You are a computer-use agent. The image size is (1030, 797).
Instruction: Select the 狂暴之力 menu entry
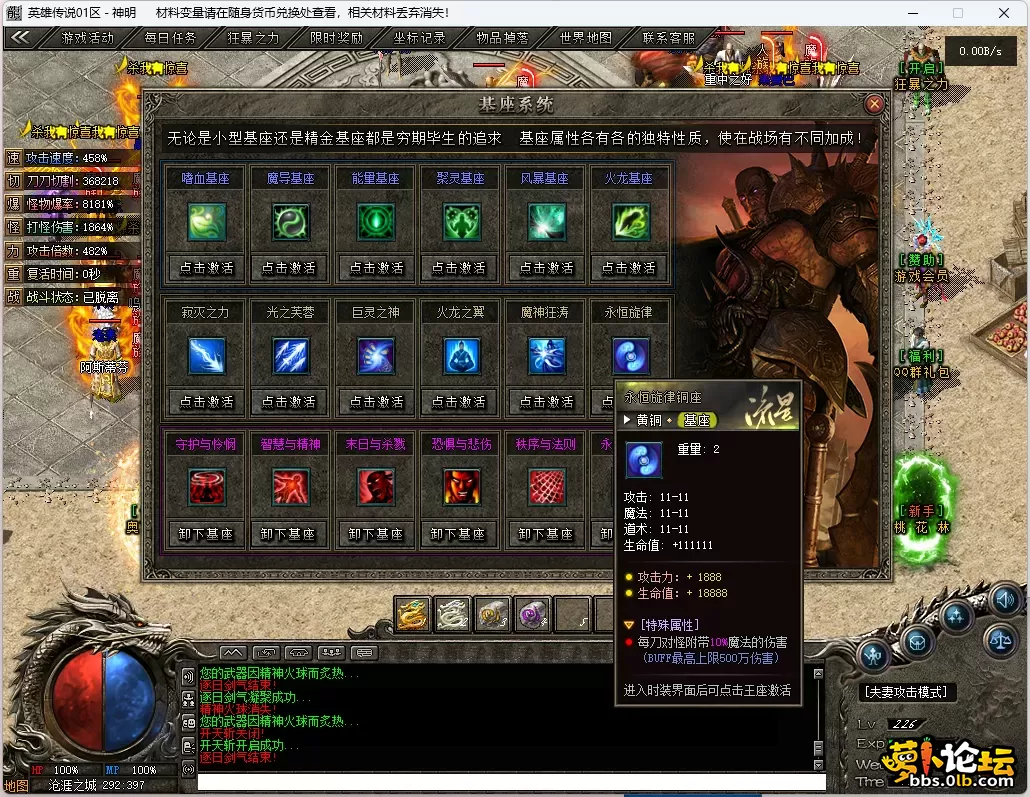tap(253, 38)
